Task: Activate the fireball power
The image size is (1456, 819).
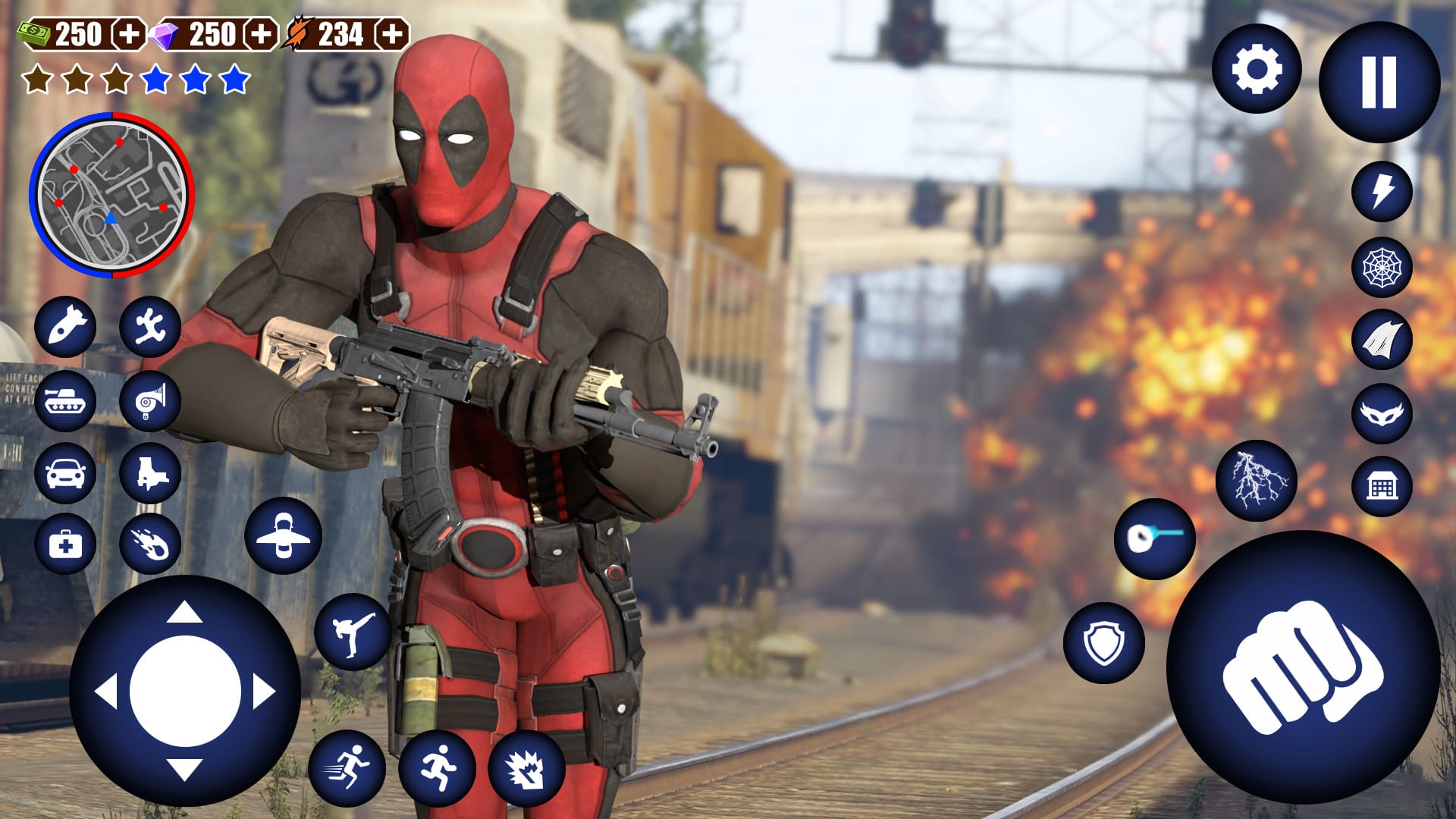Action: pyautogui.click(x=150, y=544)
